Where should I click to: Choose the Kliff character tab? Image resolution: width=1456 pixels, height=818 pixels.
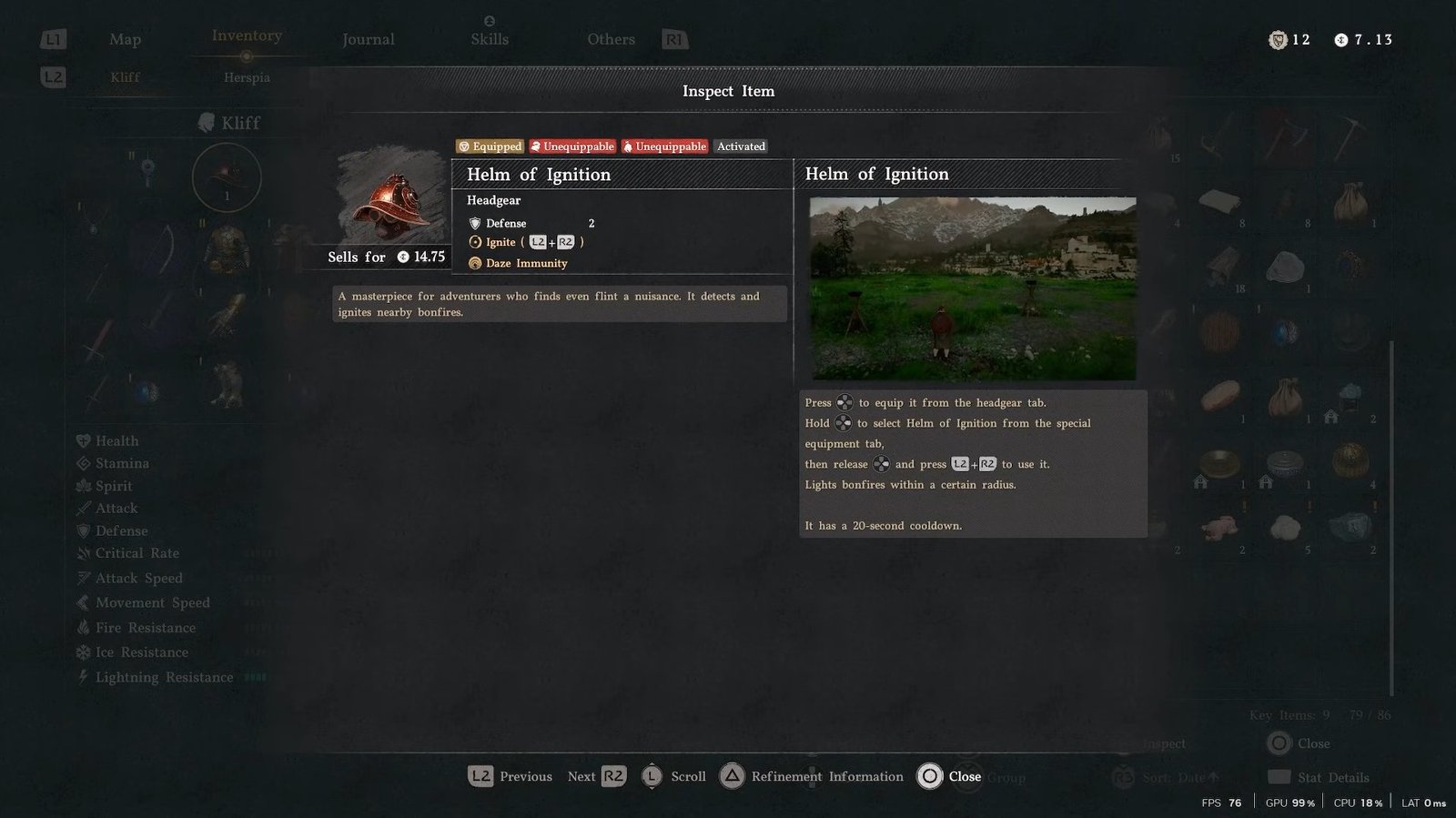click(x=125, y=77)
